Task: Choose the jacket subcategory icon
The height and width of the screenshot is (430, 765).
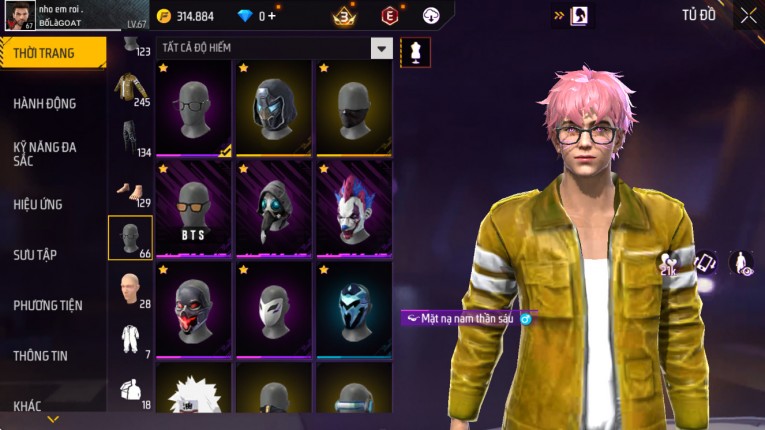Action: tap(130, 88)
